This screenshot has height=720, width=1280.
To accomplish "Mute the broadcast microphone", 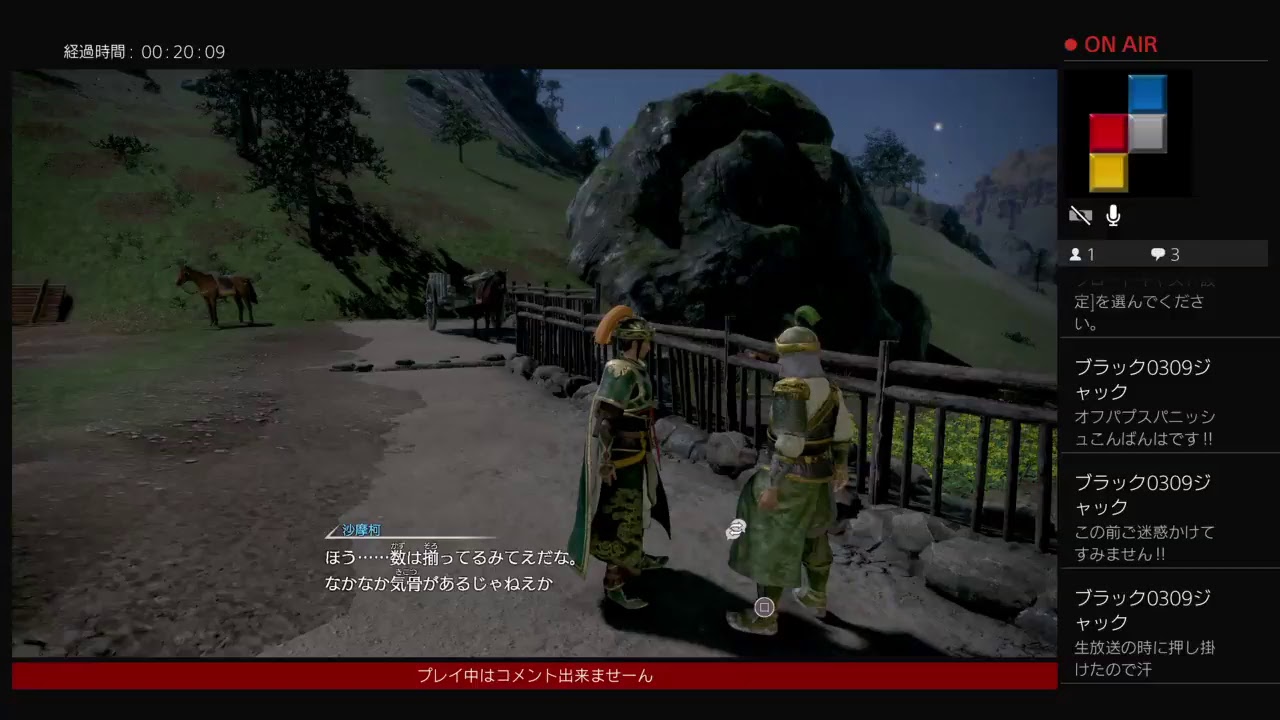I will pos(1112,215).
